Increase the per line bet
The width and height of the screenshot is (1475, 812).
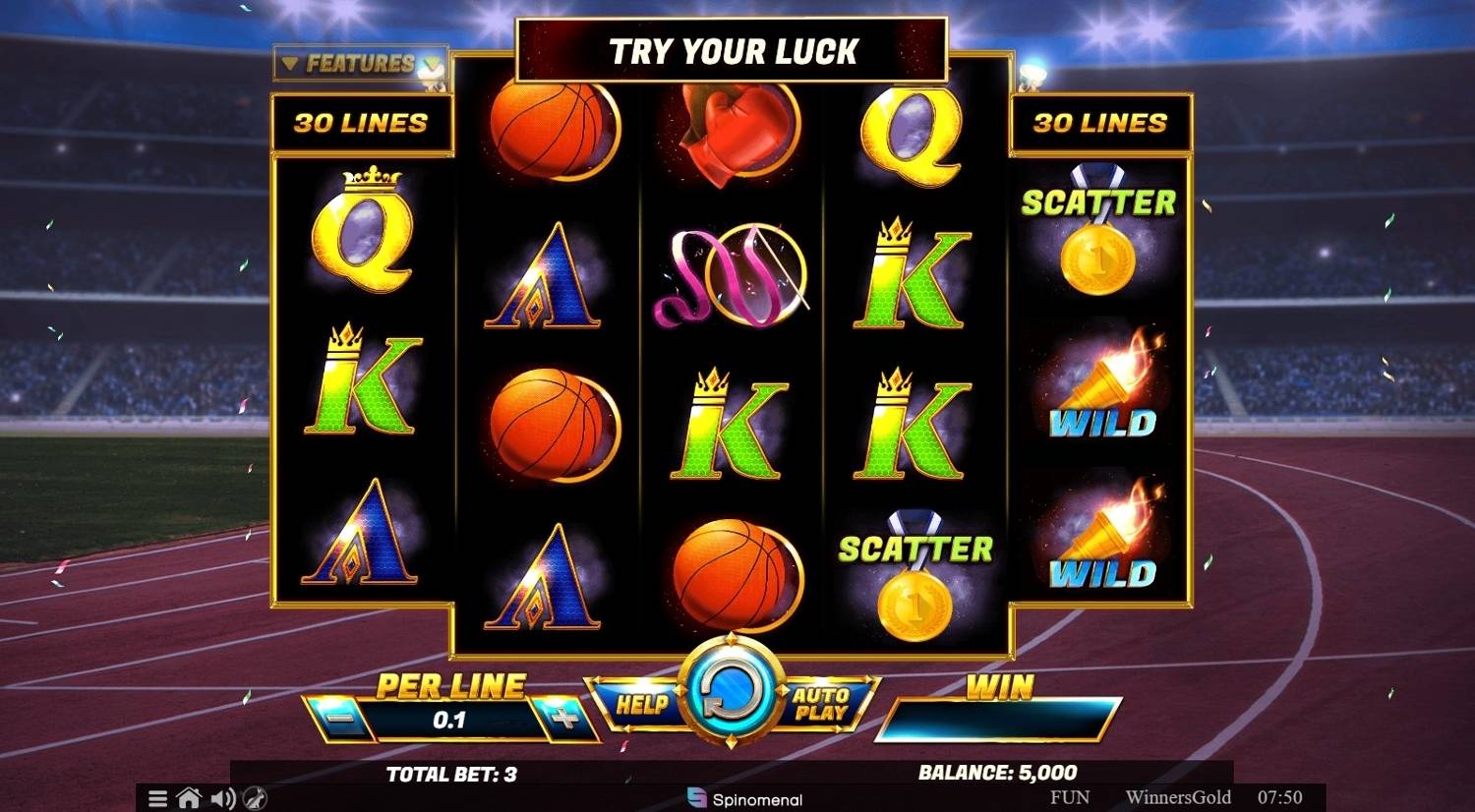pyautogui.click(x=564, y=719)
